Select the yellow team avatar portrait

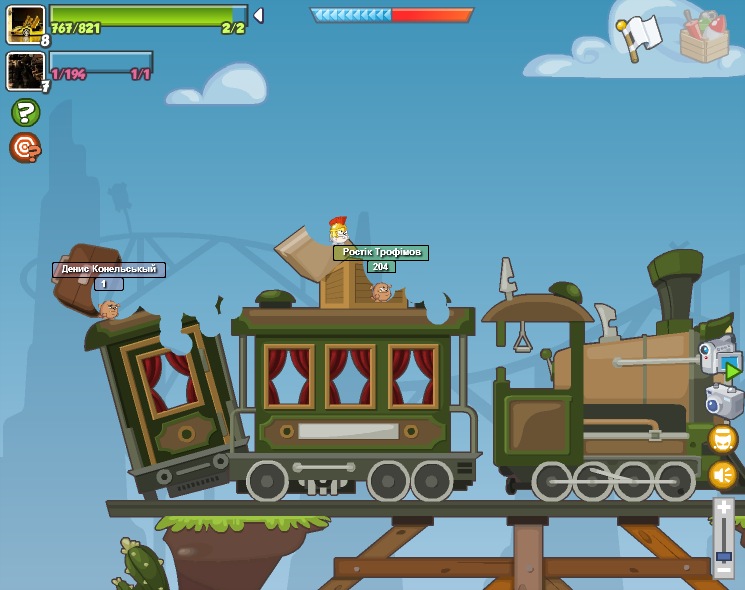click(25, 24)
